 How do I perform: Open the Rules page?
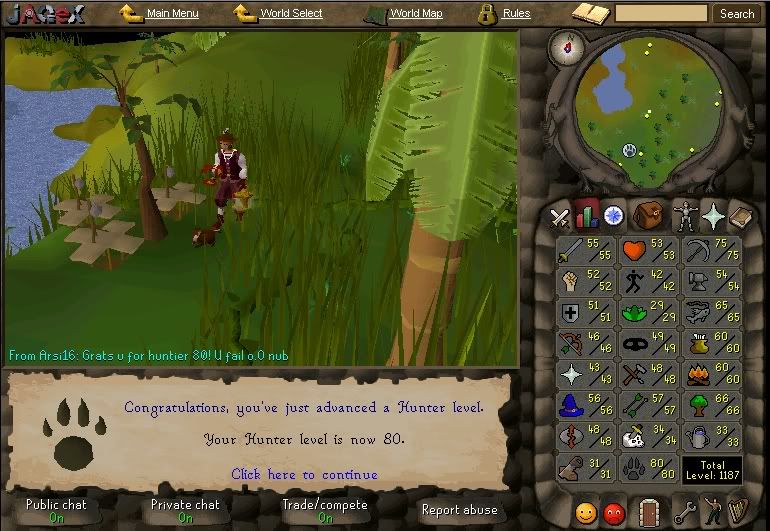tap(515, 14)
